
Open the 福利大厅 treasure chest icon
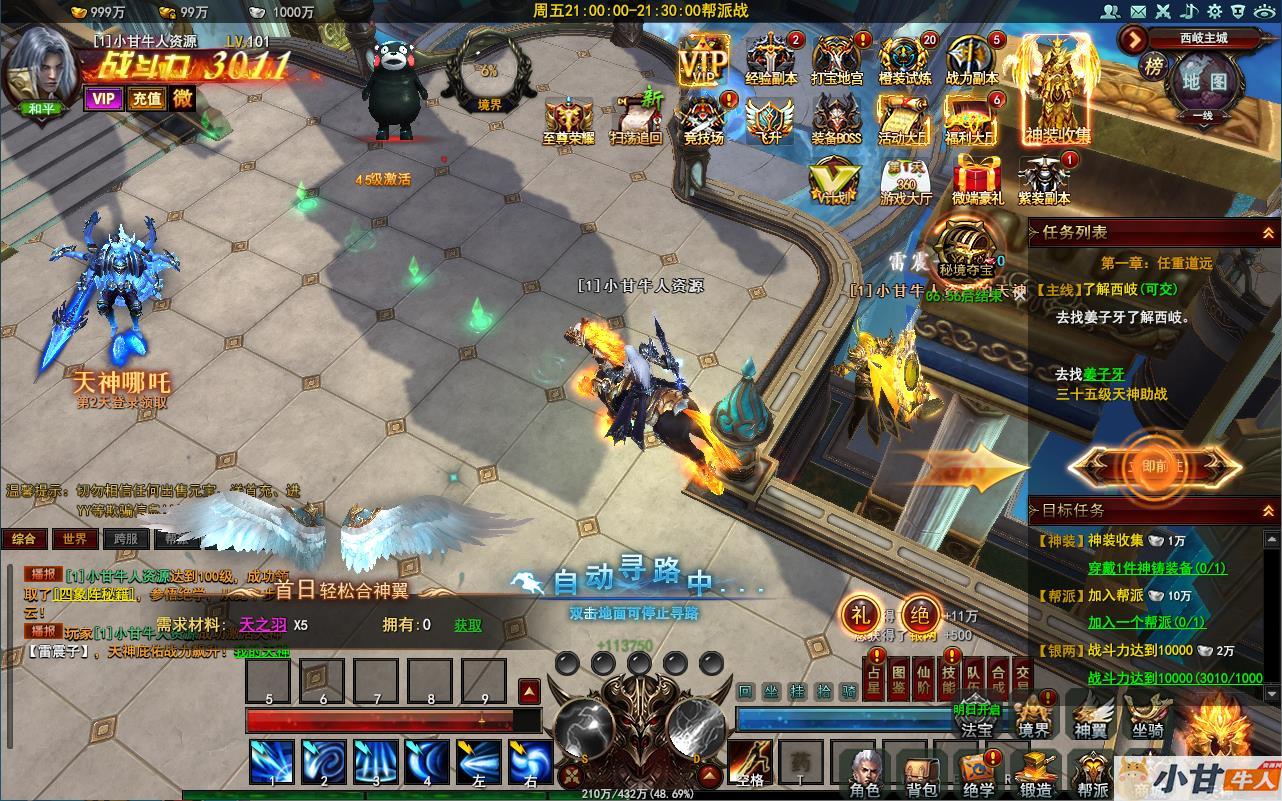coord(971,120)
